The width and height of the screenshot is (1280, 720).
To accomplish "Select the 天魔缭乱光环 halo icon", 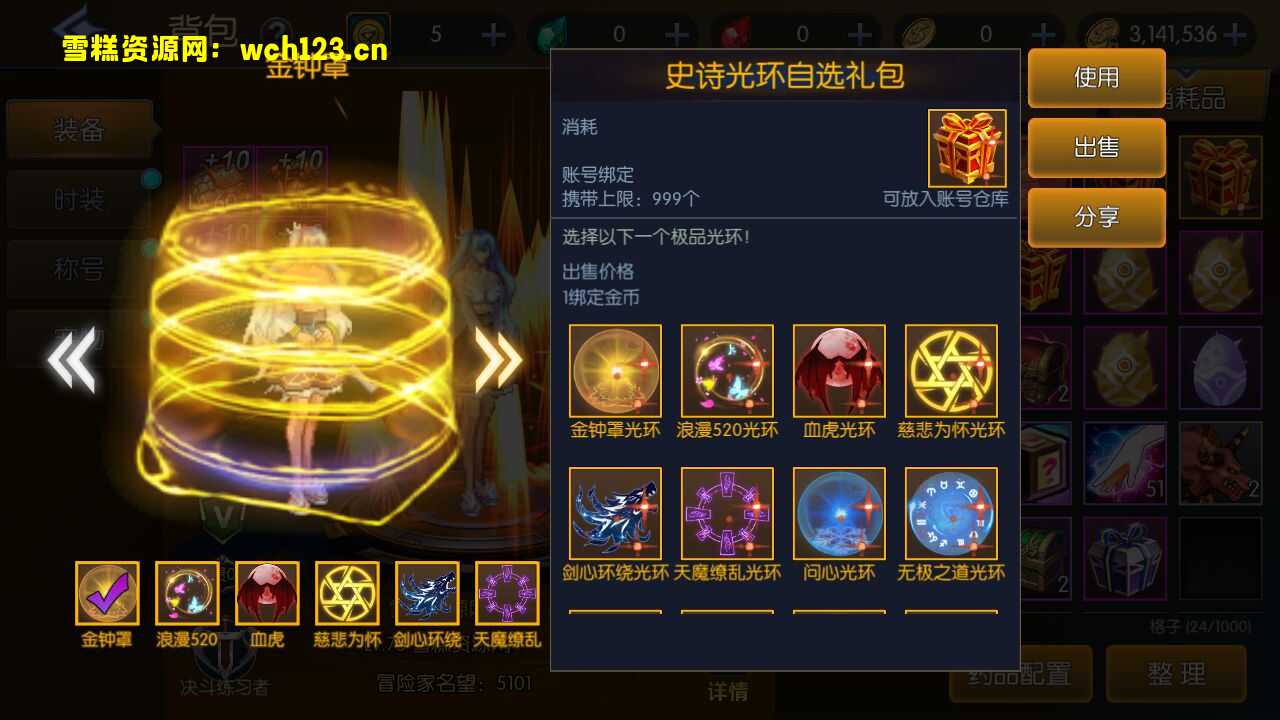I will click(727, 514).
